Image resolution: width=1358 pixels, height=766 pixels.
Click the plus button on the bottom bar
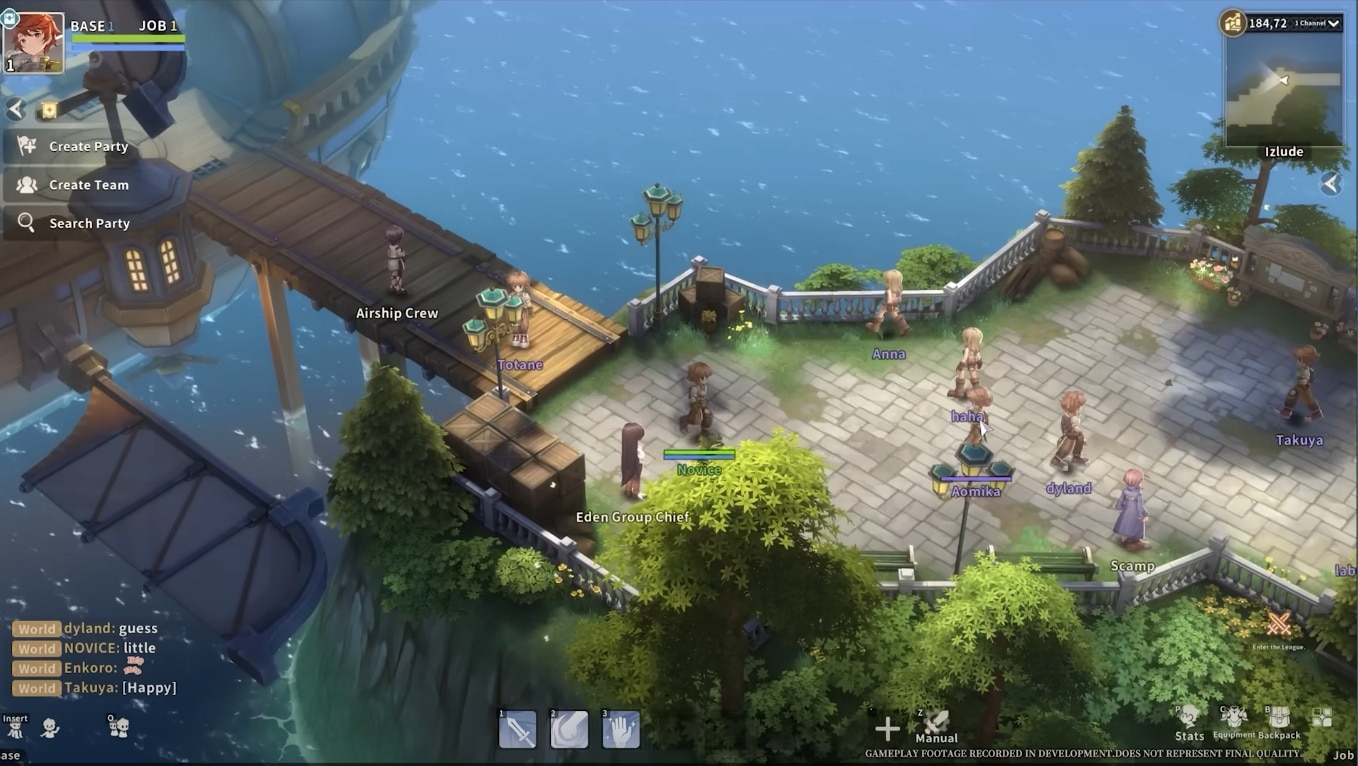[886, 729]
